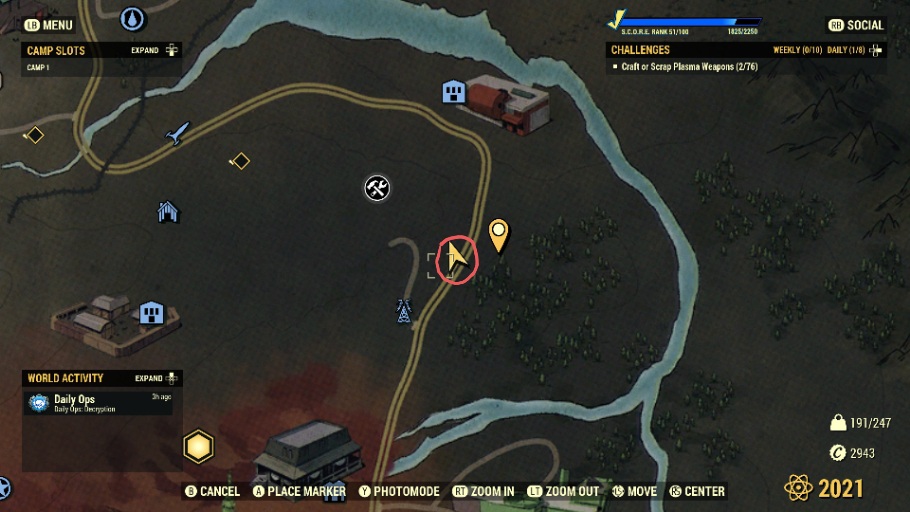The width and height of the screenshot is (910, 512).
Task: Click the yellow hexagon event marker
Action: click(198, 444)
